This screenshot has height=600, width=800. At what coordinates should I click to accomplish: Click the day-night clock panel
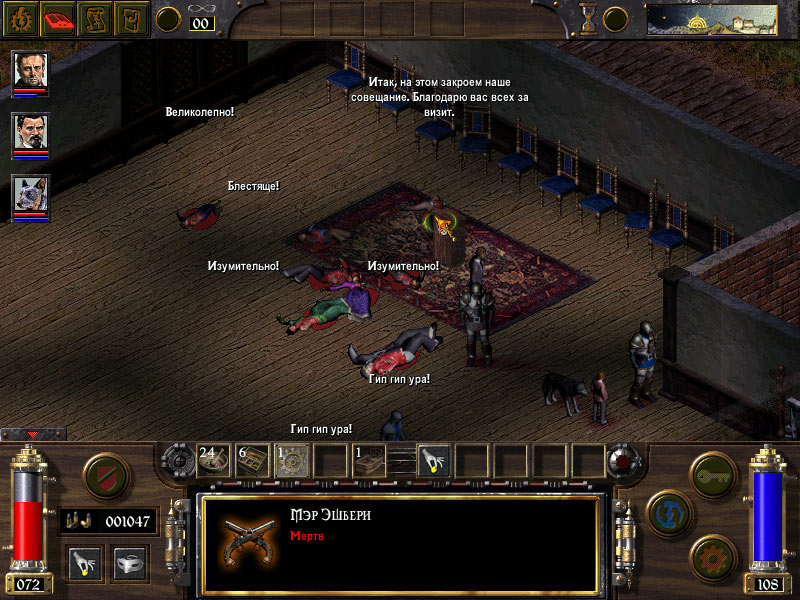point(711,18)
